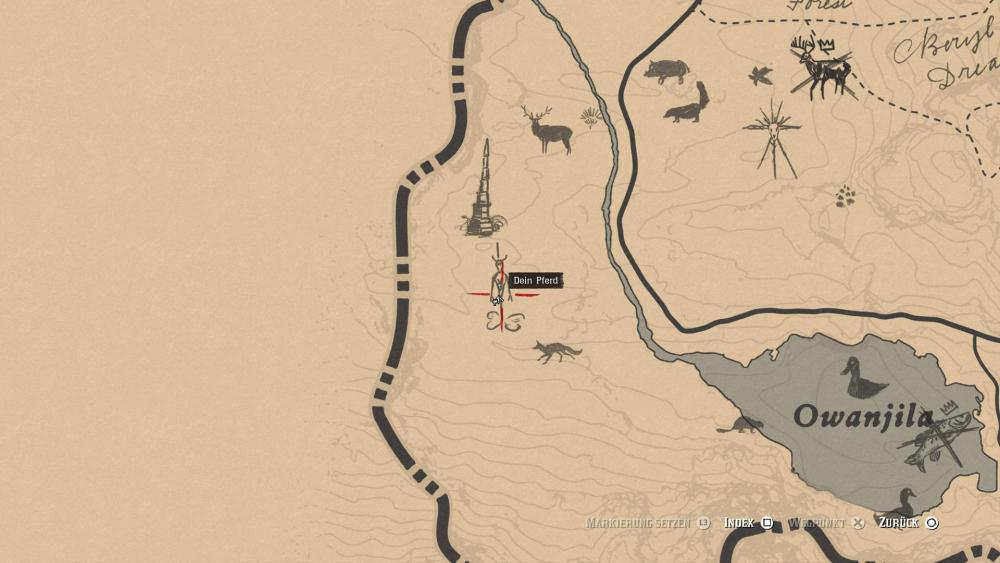
Task: Click the small flying bird marker
Action: coord(761,75)
